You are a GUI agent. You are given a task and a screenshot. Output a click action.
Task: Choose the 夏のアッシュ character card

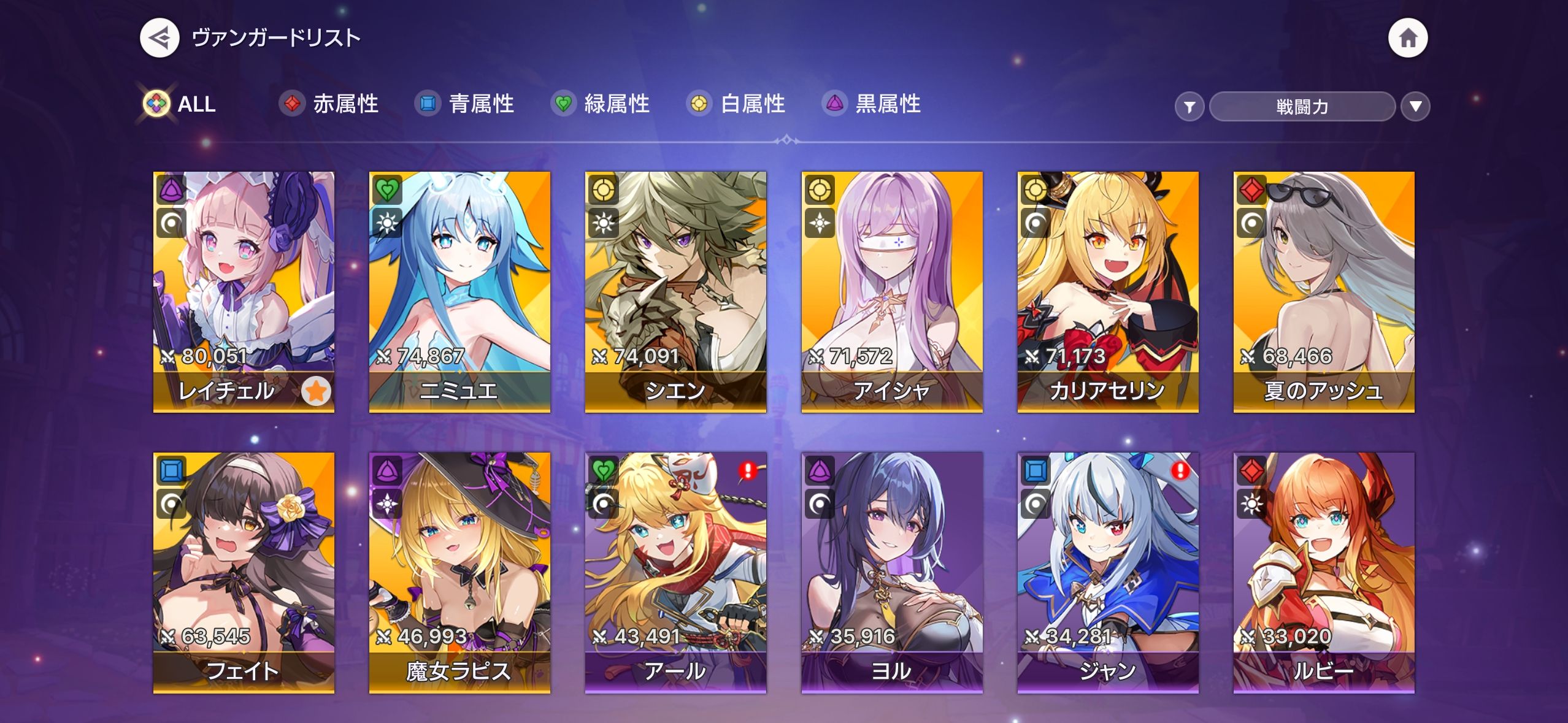click(1323, 291)
